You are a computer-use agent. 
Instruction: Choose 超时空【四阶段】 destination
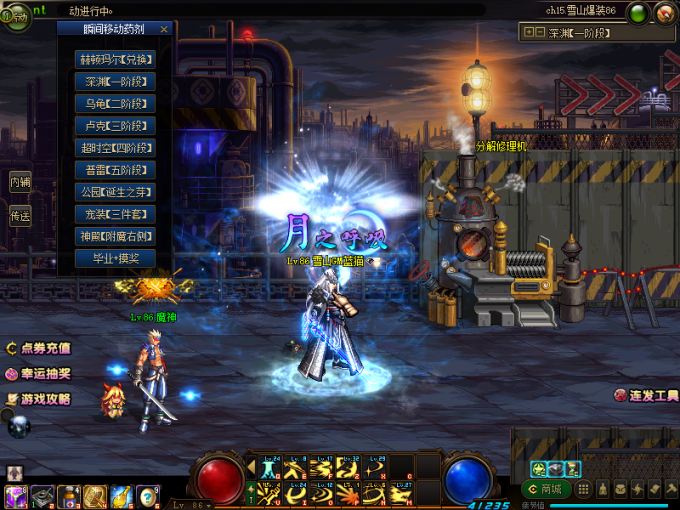(115, 148)
